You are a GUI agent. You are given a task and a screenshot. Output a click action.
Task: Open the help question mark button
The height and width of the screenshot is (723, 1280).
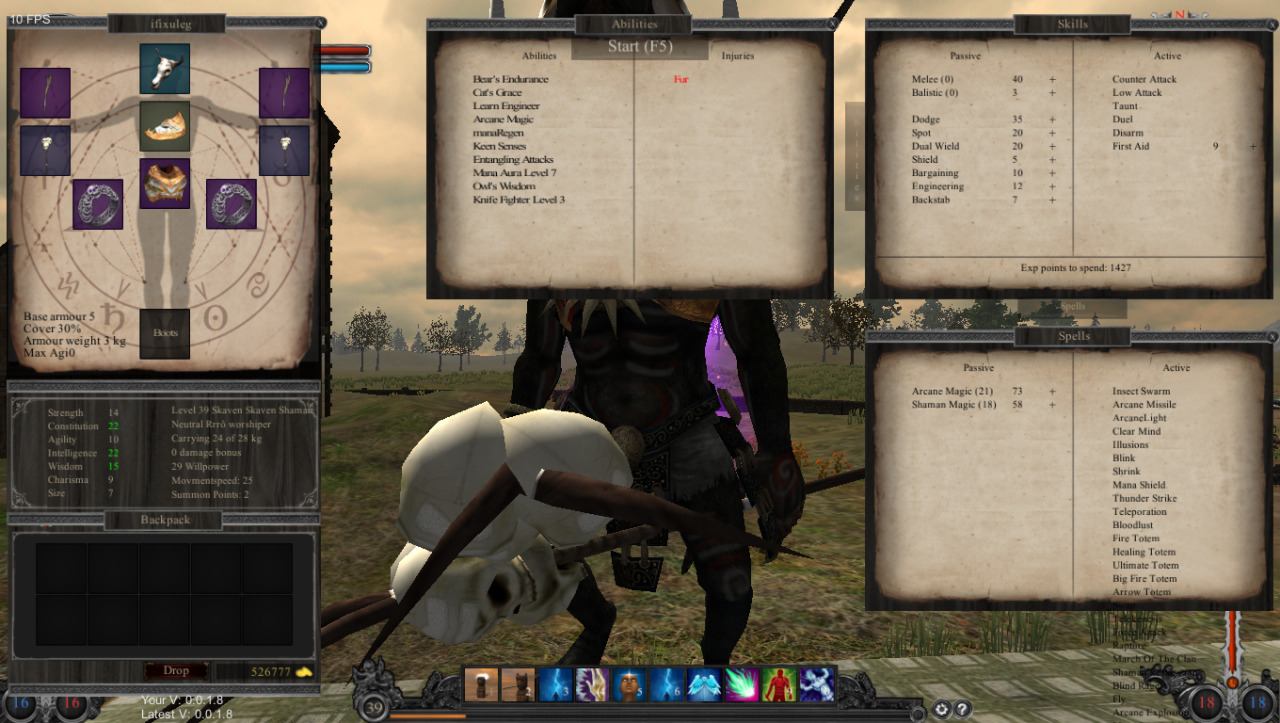point(962,710)
